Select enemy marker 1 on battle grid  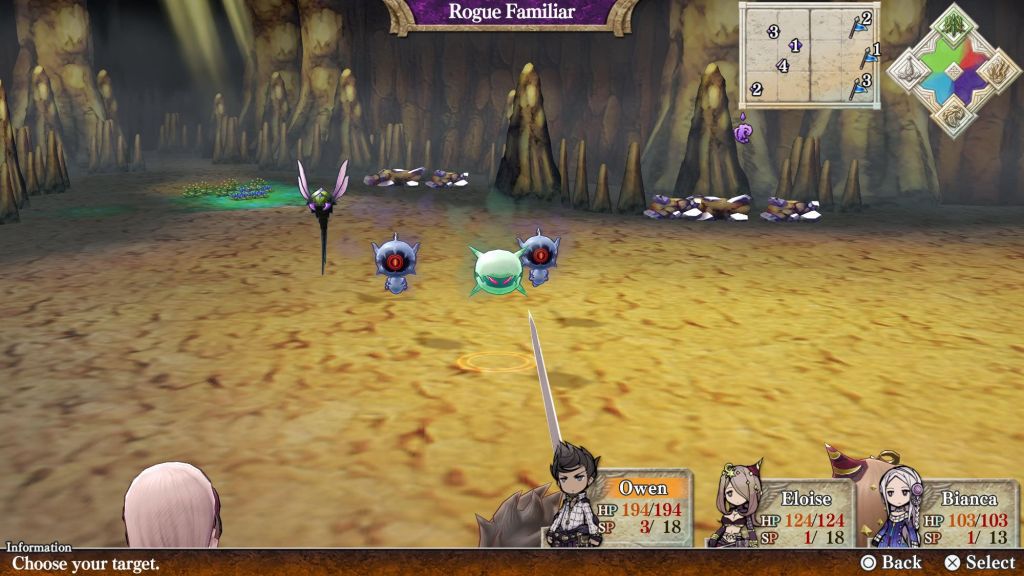click(795, 45)
